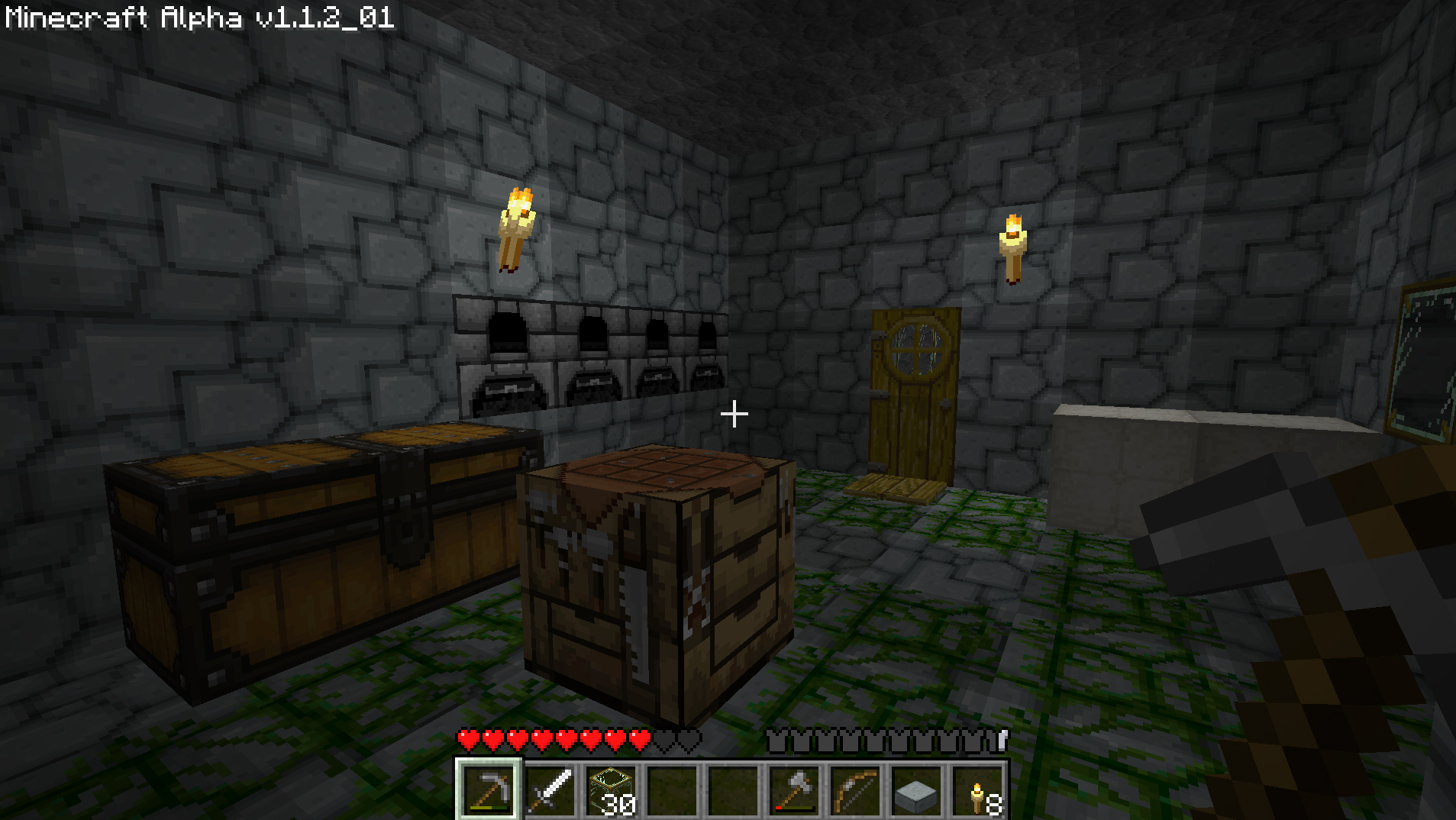Select the stone slab hotbar slot

[916, 789]
